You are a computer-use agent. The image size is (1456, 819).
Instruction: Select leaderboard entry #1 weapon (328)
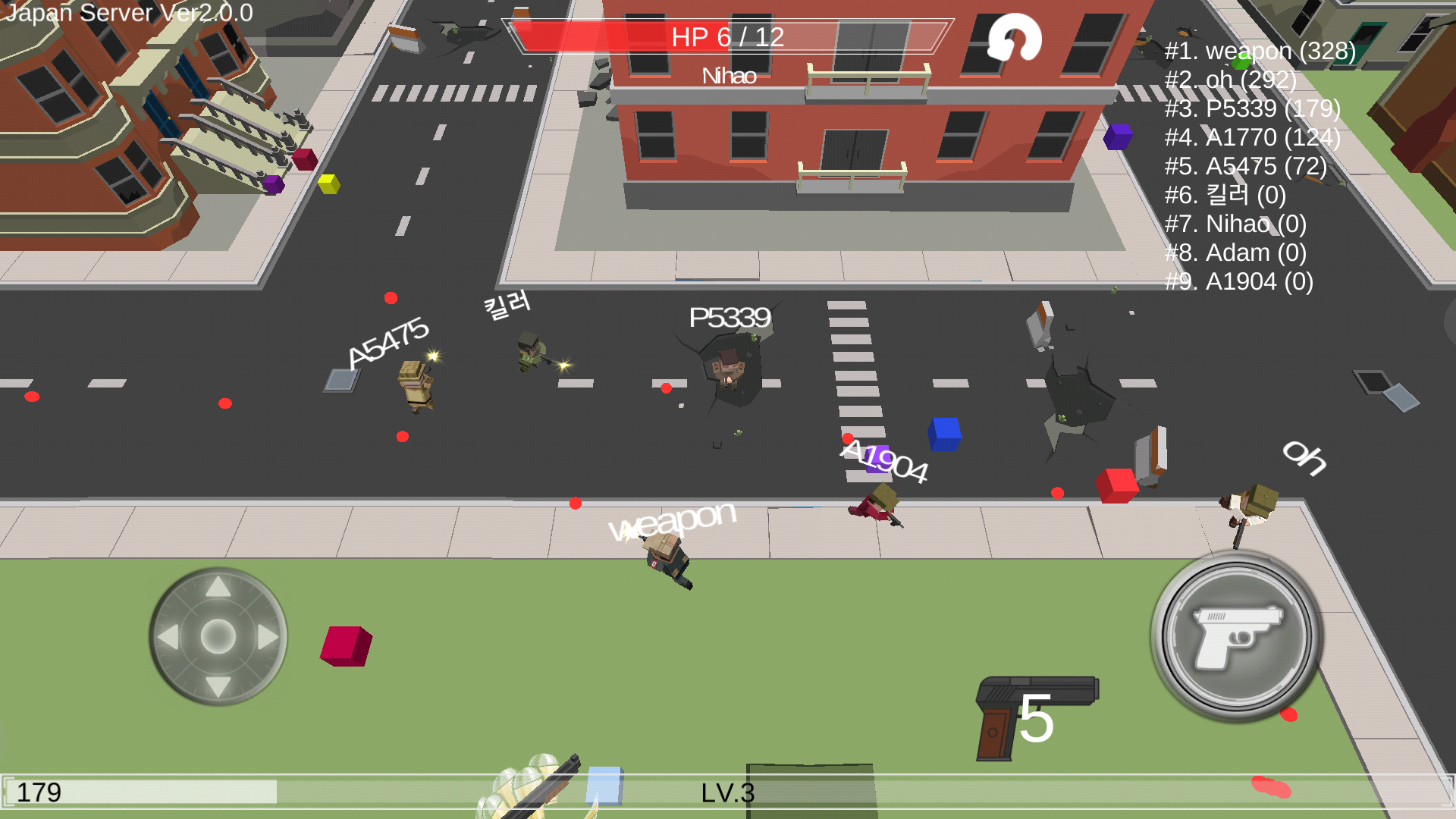pos(1259,52)
